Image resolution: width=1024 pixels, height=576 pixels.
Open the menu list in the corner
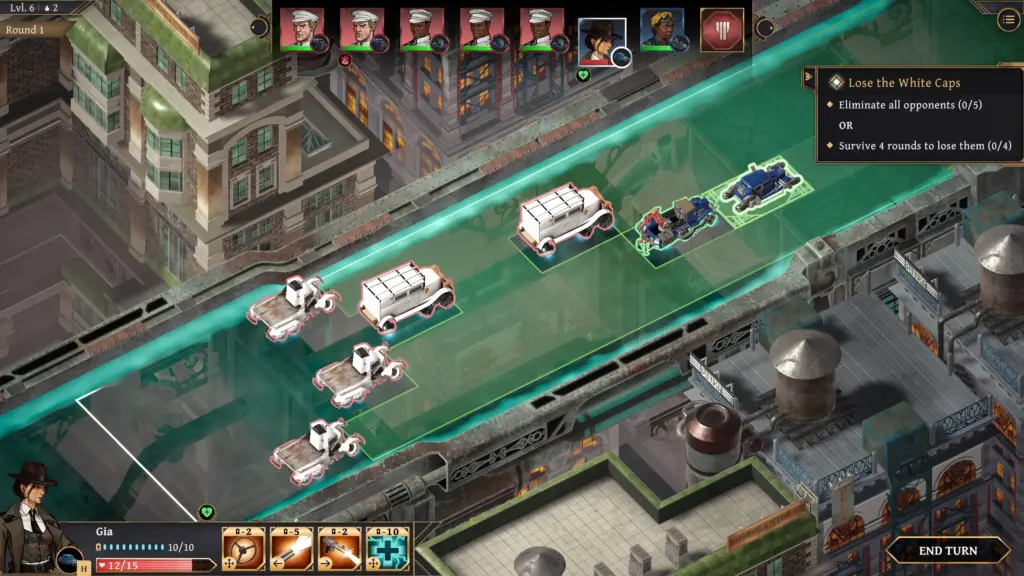pos(1008,20)
